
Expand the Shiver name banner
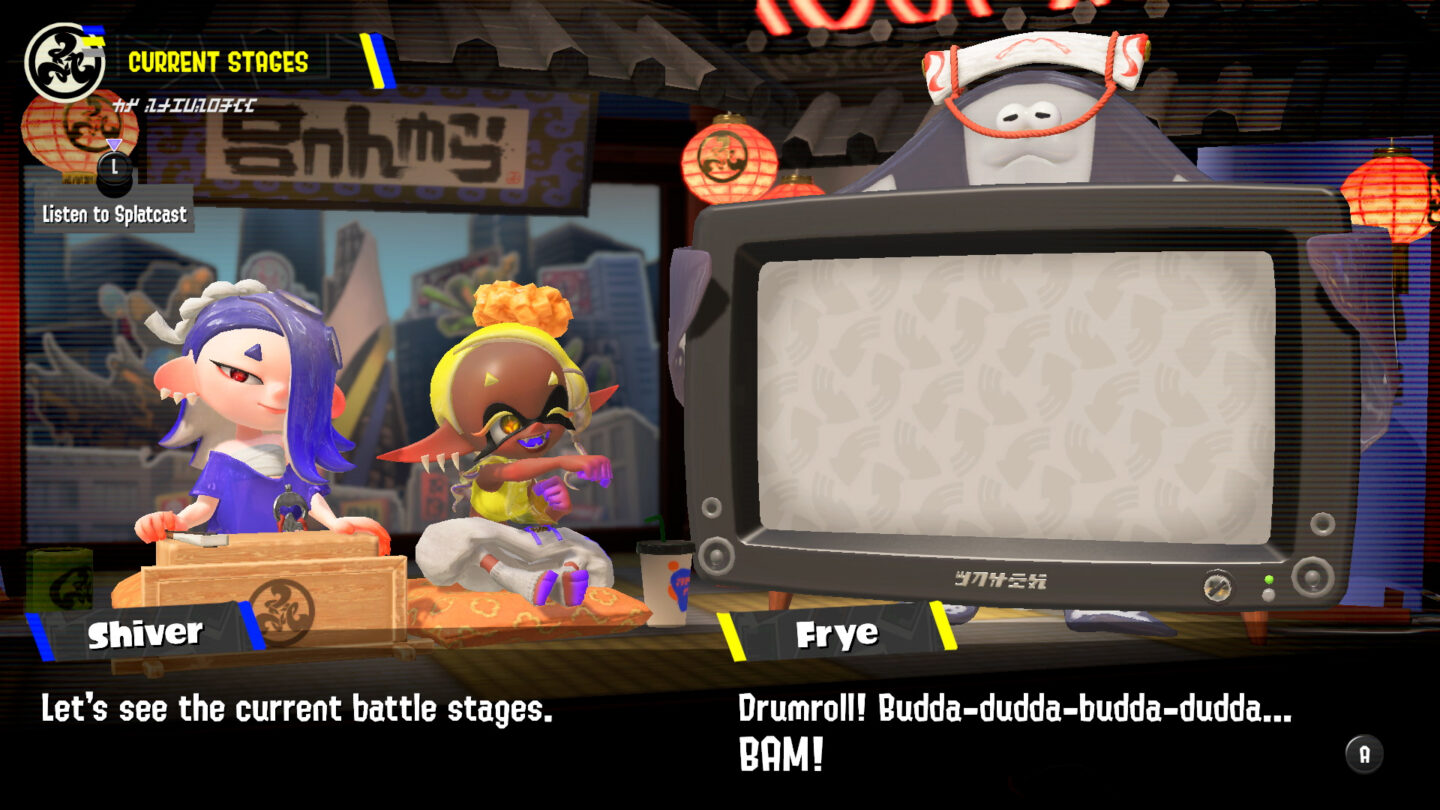[145, 631]
